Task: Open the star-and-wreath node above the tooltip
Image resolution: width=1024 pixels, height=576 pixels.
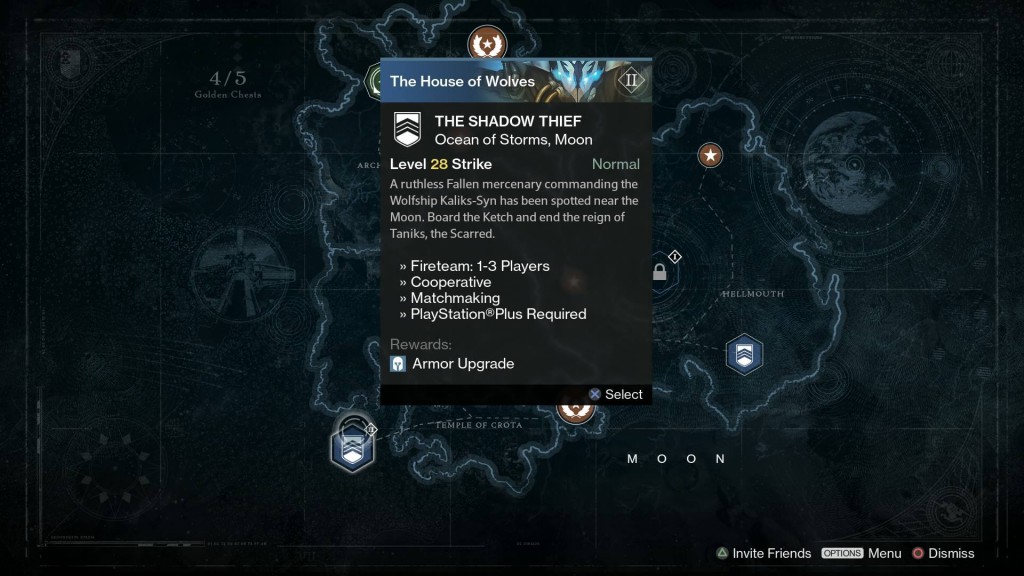Action: pos(487,44)
